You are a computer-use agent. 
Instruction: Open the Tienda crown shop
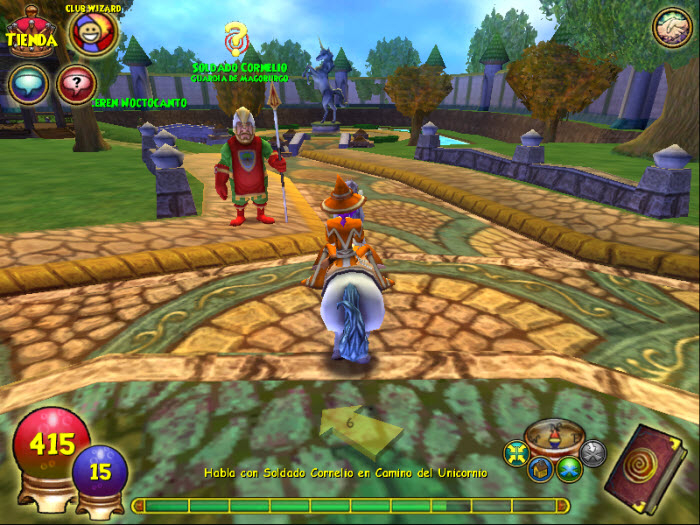click(29, 33)
